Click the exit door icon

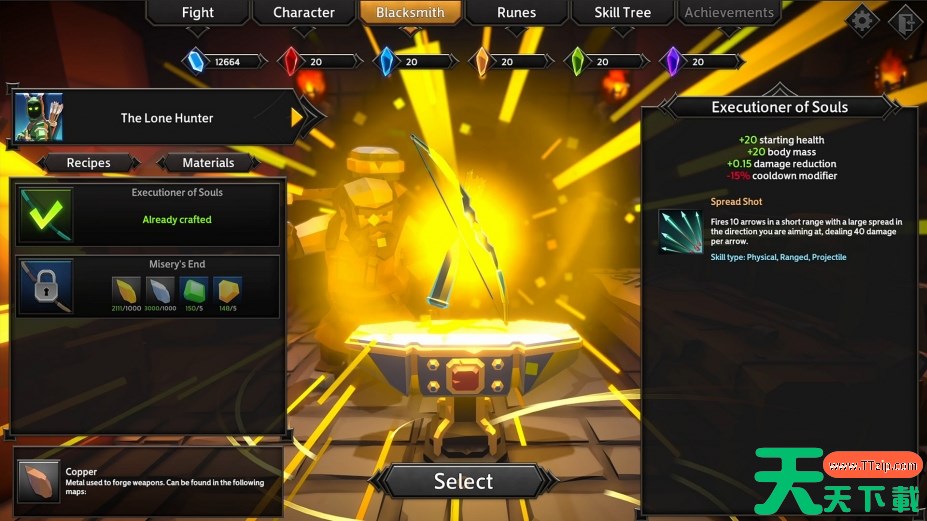(906, 19)
